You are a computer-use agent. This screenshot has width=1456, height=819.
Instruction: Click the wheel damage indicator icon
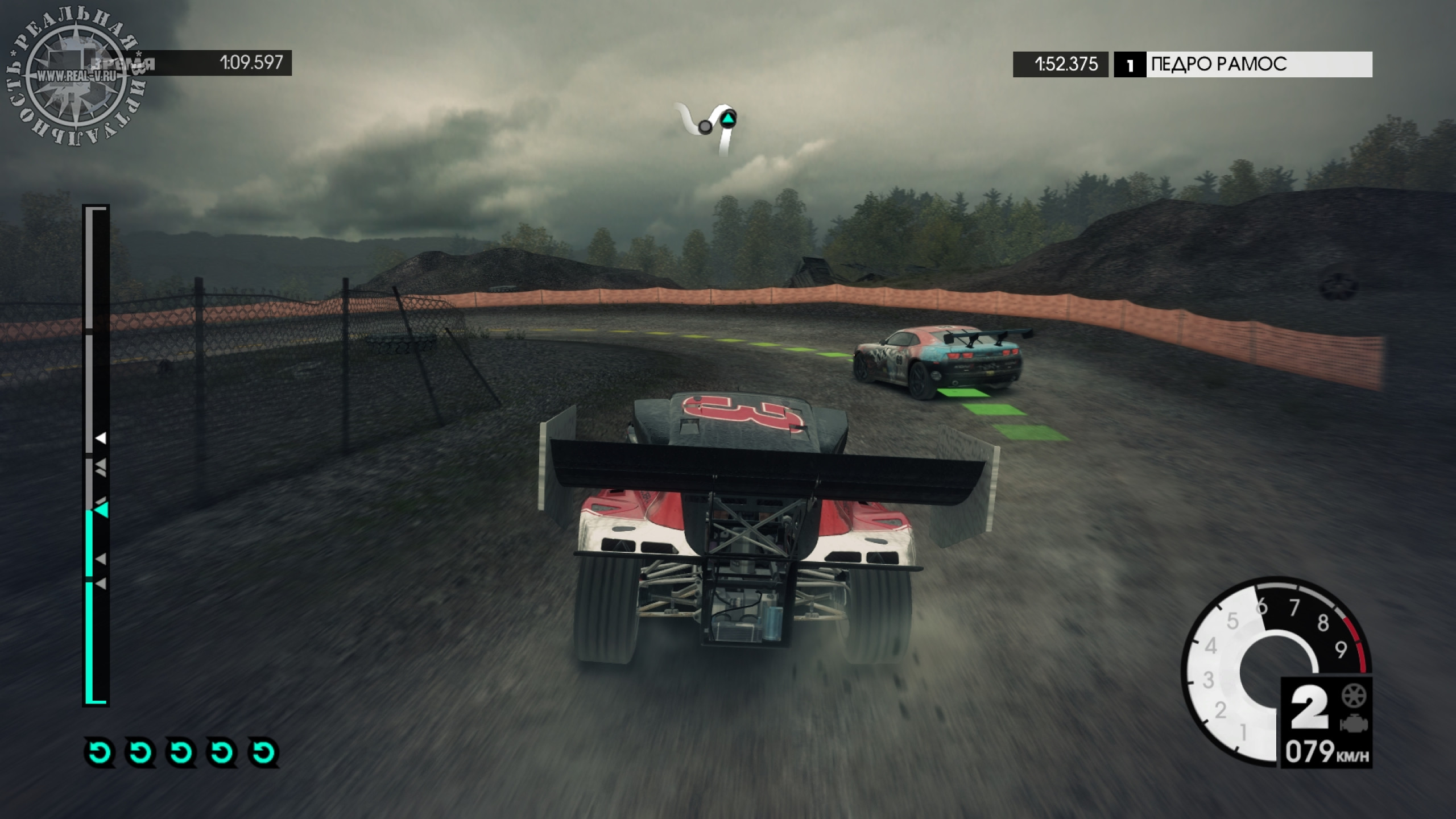1353,696
